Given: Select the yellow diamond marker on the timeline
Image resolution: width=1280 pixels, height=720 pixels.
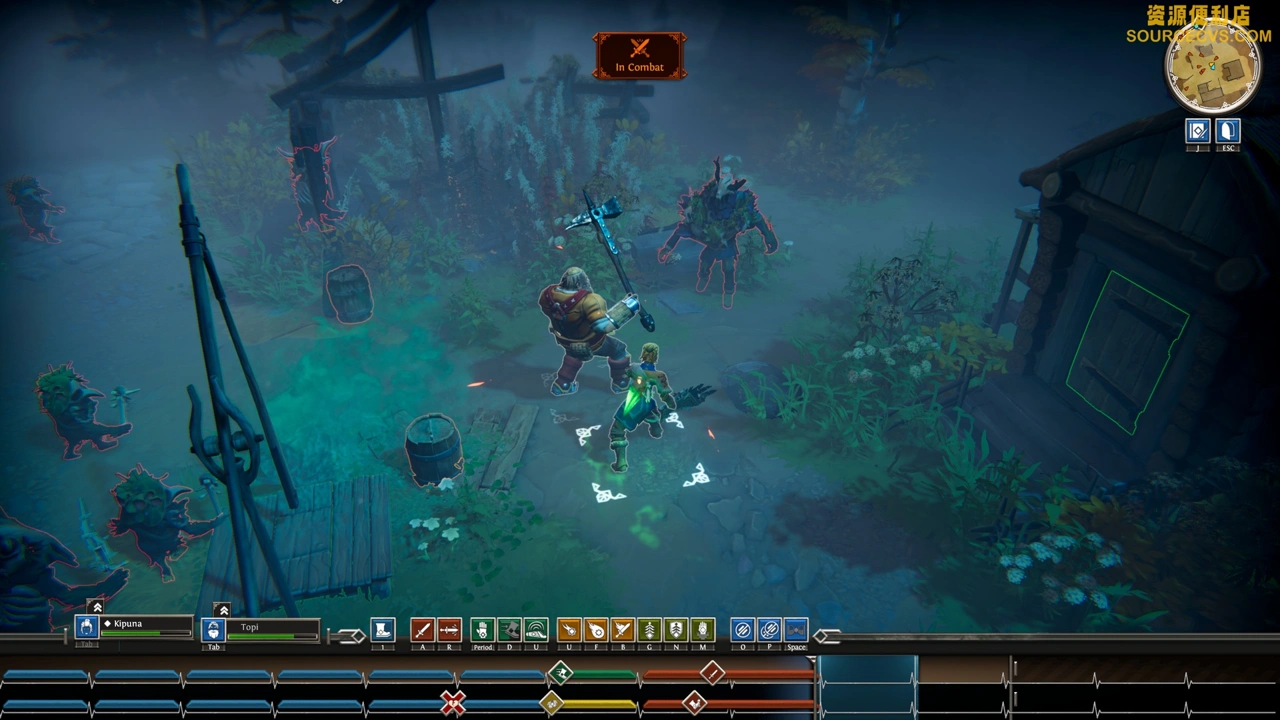Looking at the screenshot, I should click(x=551, y=704).
